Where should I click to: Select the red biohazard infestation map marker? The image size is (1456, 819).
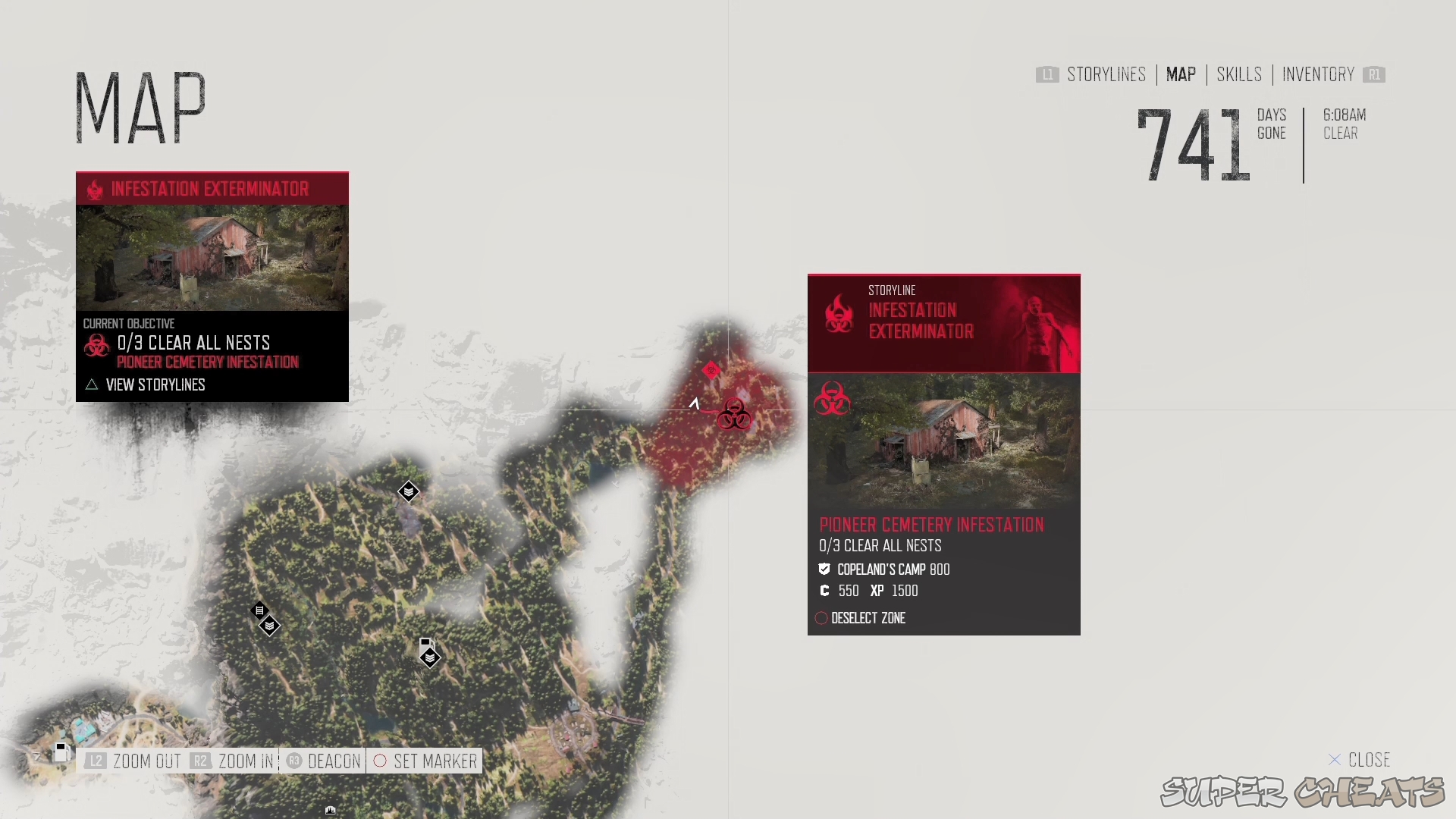coord(734,414)
